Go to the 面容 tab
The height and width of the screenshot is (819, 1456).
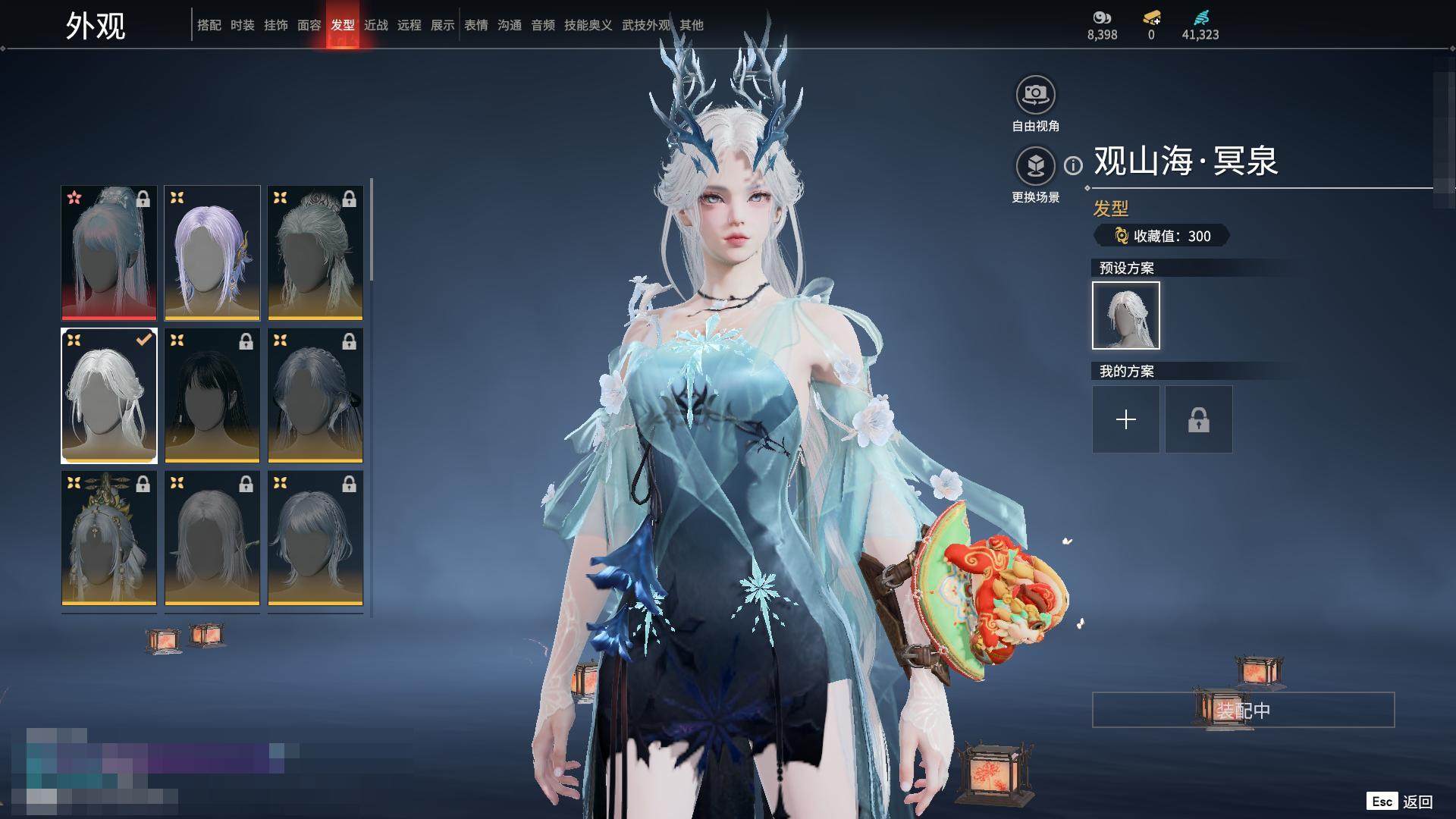coord(309,25)
